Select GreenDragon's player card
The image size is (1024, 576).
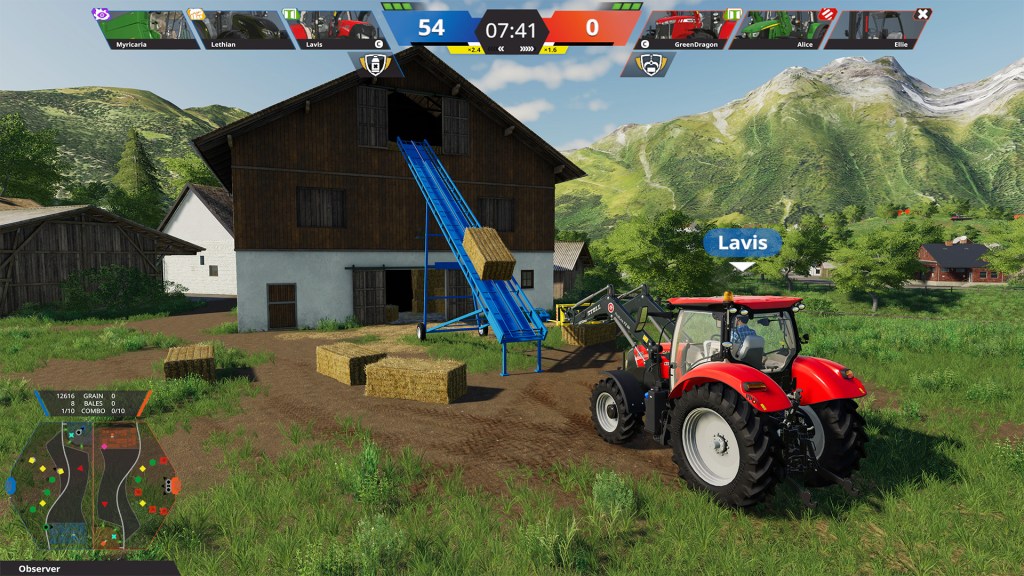(x=687, y=29)
